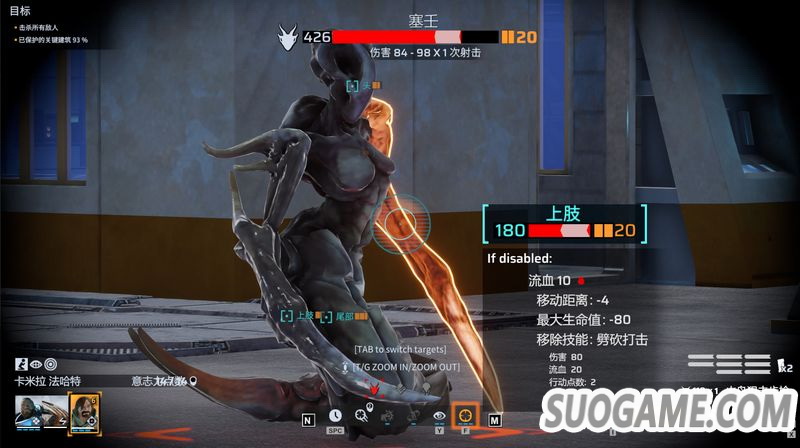Activate the eye overwatch ability
The image size is (800, 448).
pyautogui.click(x=439, y=415)
